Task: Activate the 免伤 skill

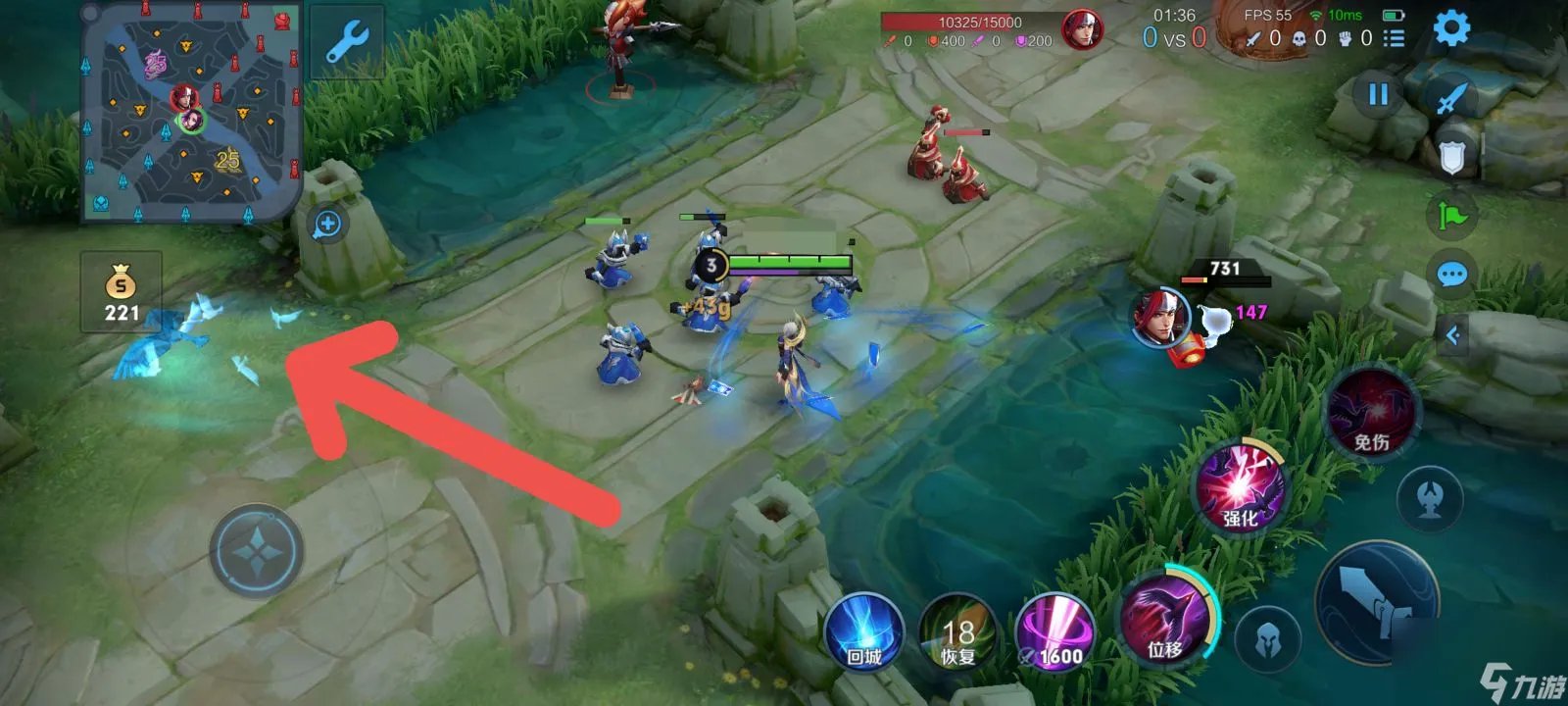Action: (x=1371, y=413)
